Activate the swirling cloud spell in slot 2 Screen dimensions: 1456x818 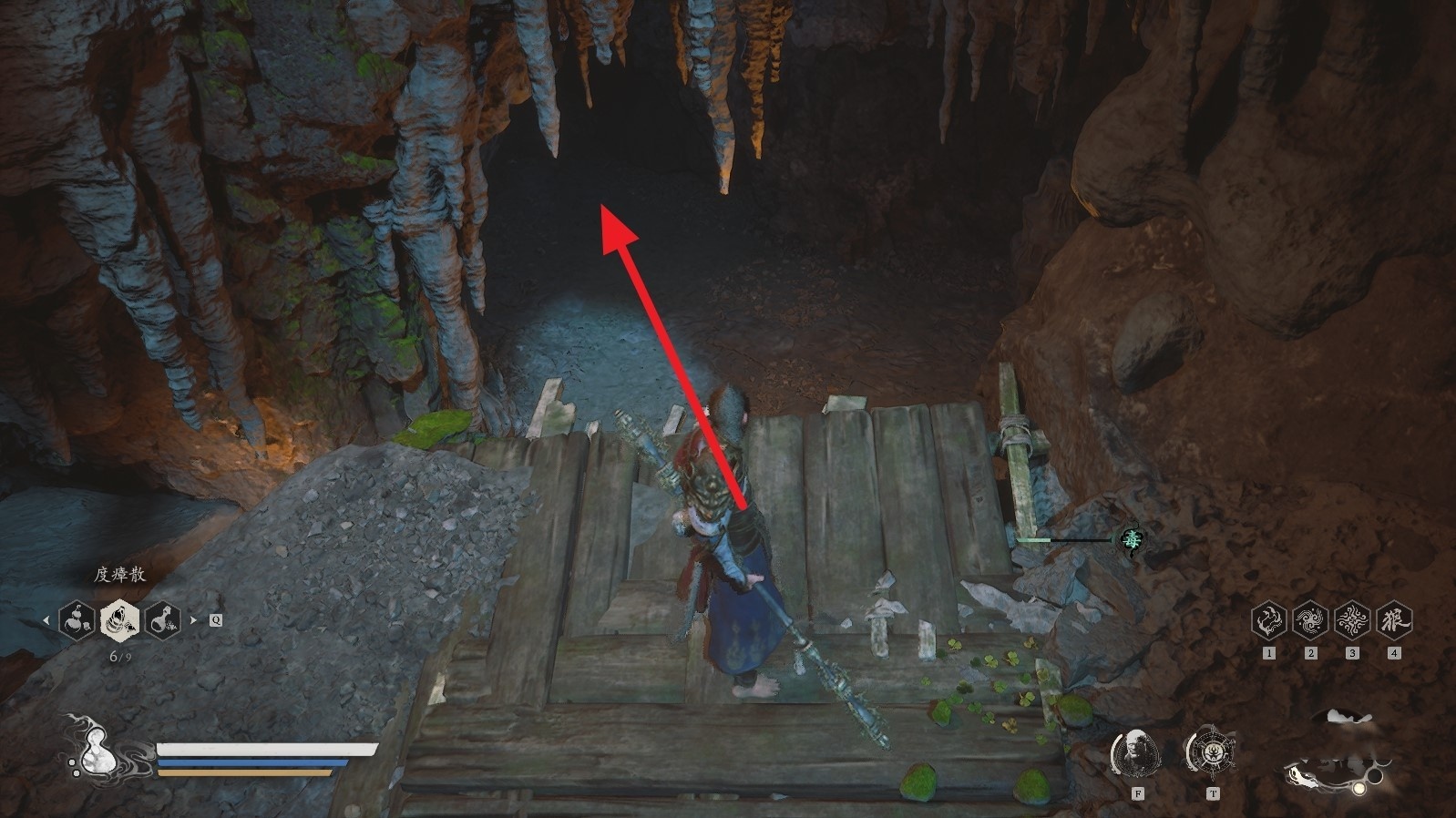tap(1310, 620)
